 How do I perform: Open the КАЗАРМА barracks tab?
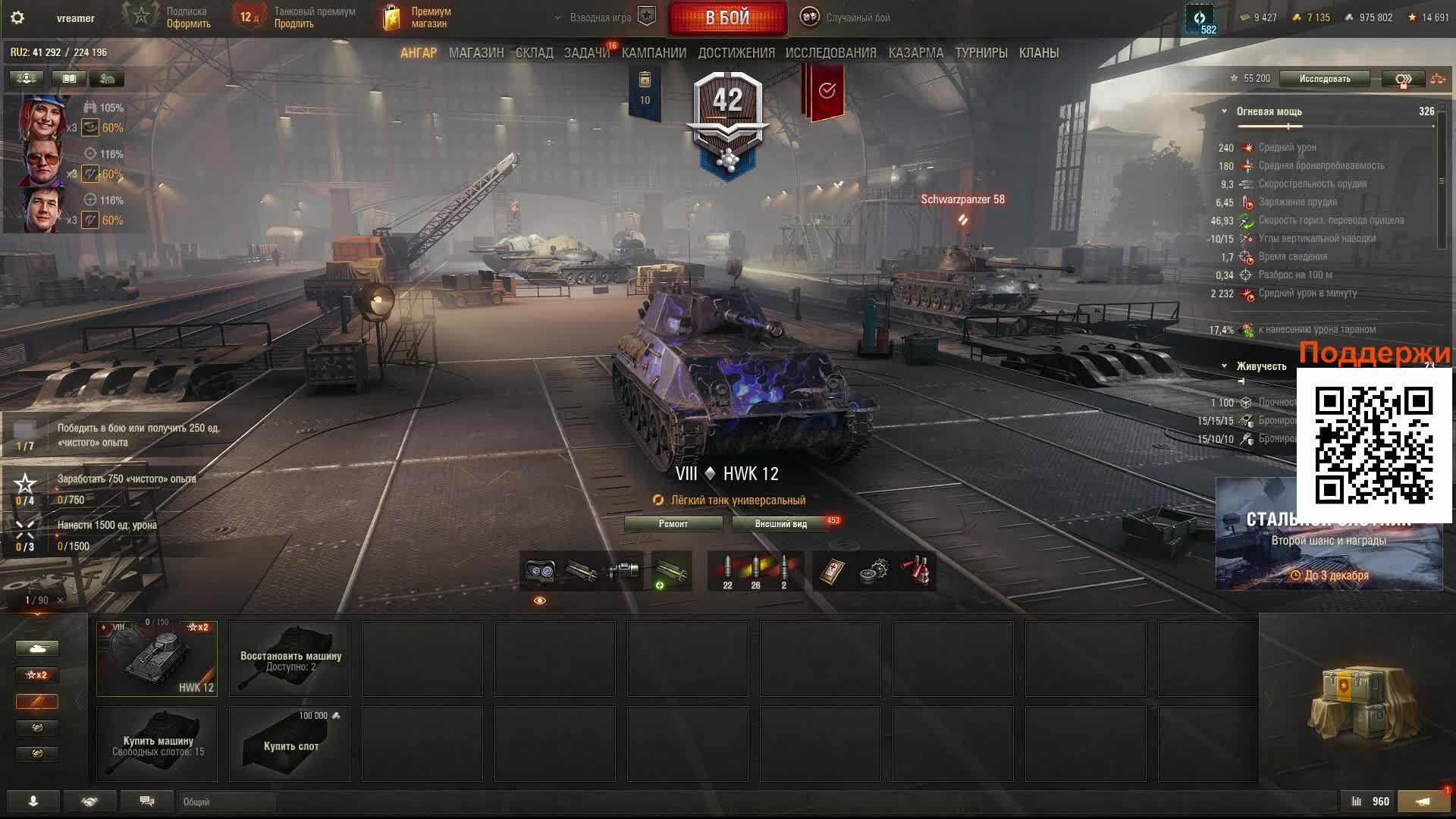[915, 53]
